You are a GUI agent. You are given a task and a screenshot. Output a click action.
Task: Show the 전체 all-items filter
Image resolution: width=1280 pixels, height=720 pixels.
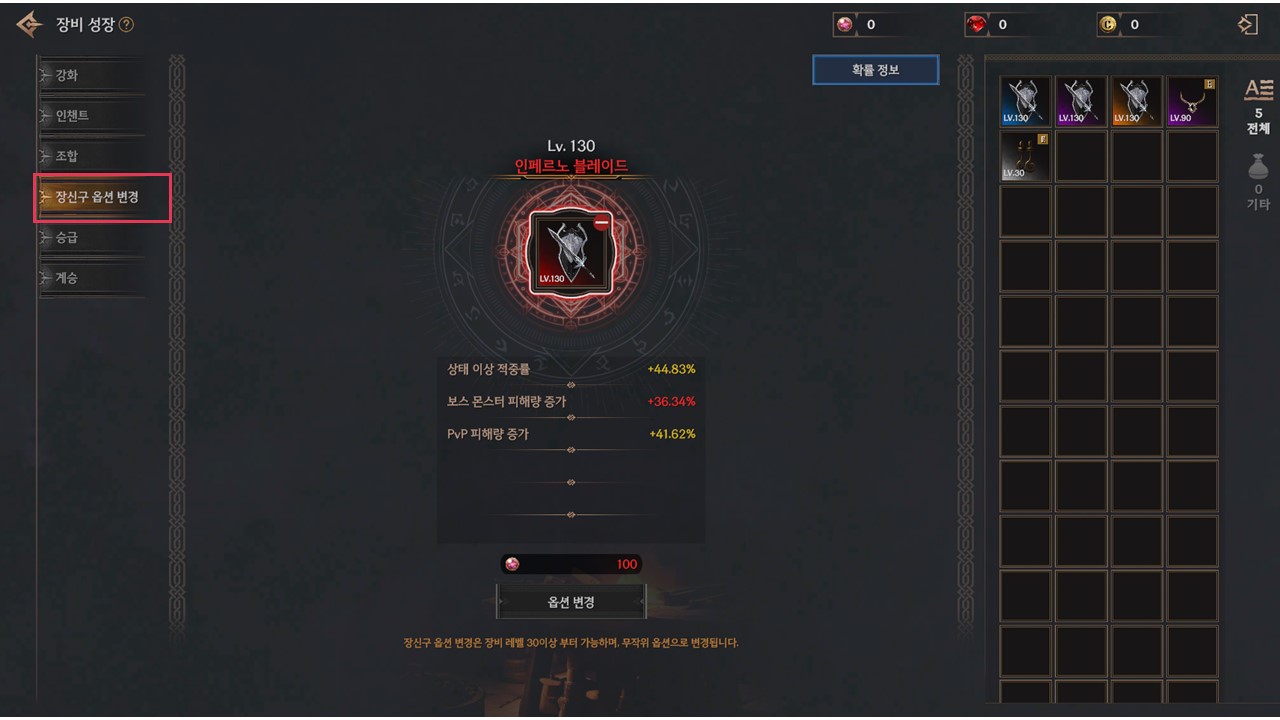[1258, 106]
